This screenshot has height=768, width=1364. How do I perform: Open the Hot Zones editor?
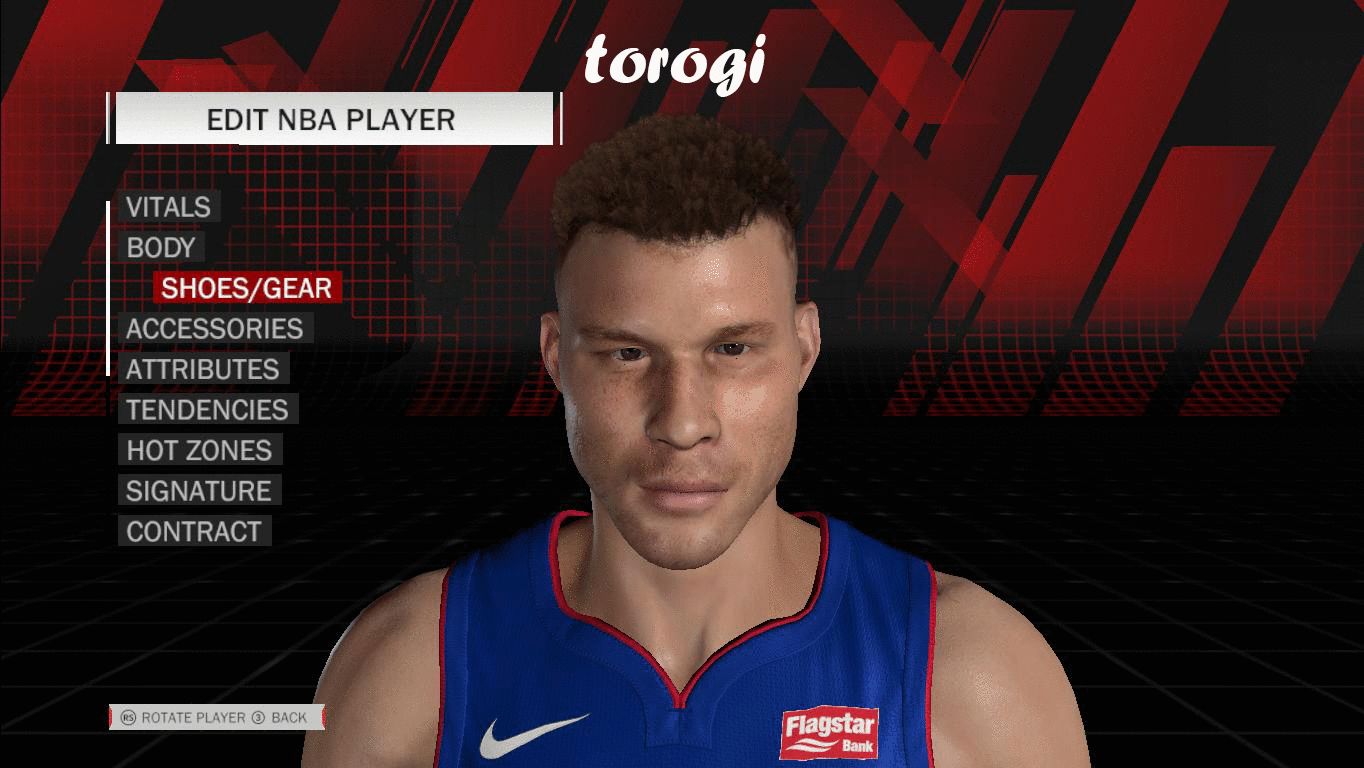pos(199,451)
